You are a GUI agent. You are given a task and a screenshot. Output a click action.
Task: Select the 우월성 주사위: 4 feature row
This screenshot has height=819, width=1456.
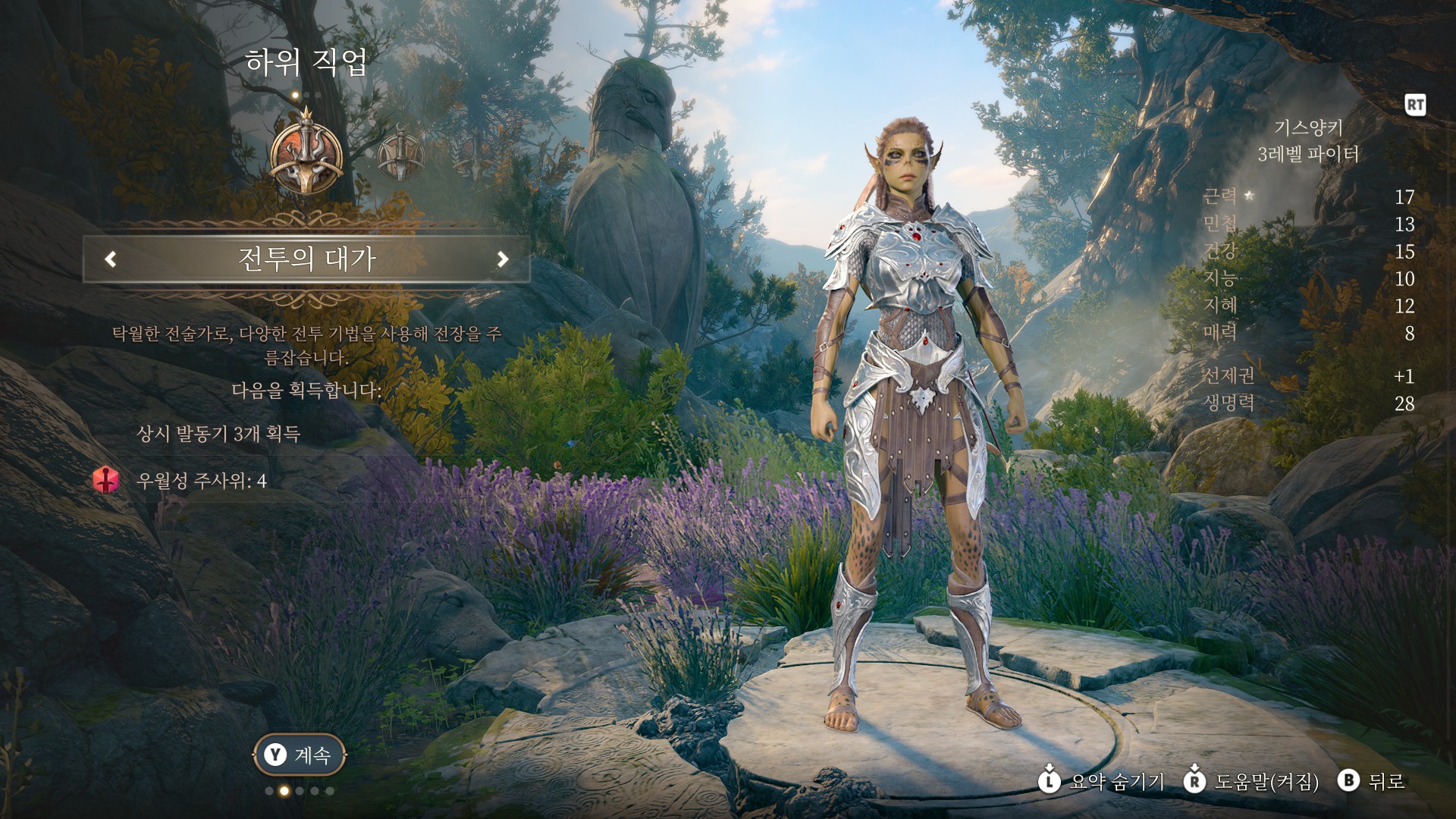(201, 481)
